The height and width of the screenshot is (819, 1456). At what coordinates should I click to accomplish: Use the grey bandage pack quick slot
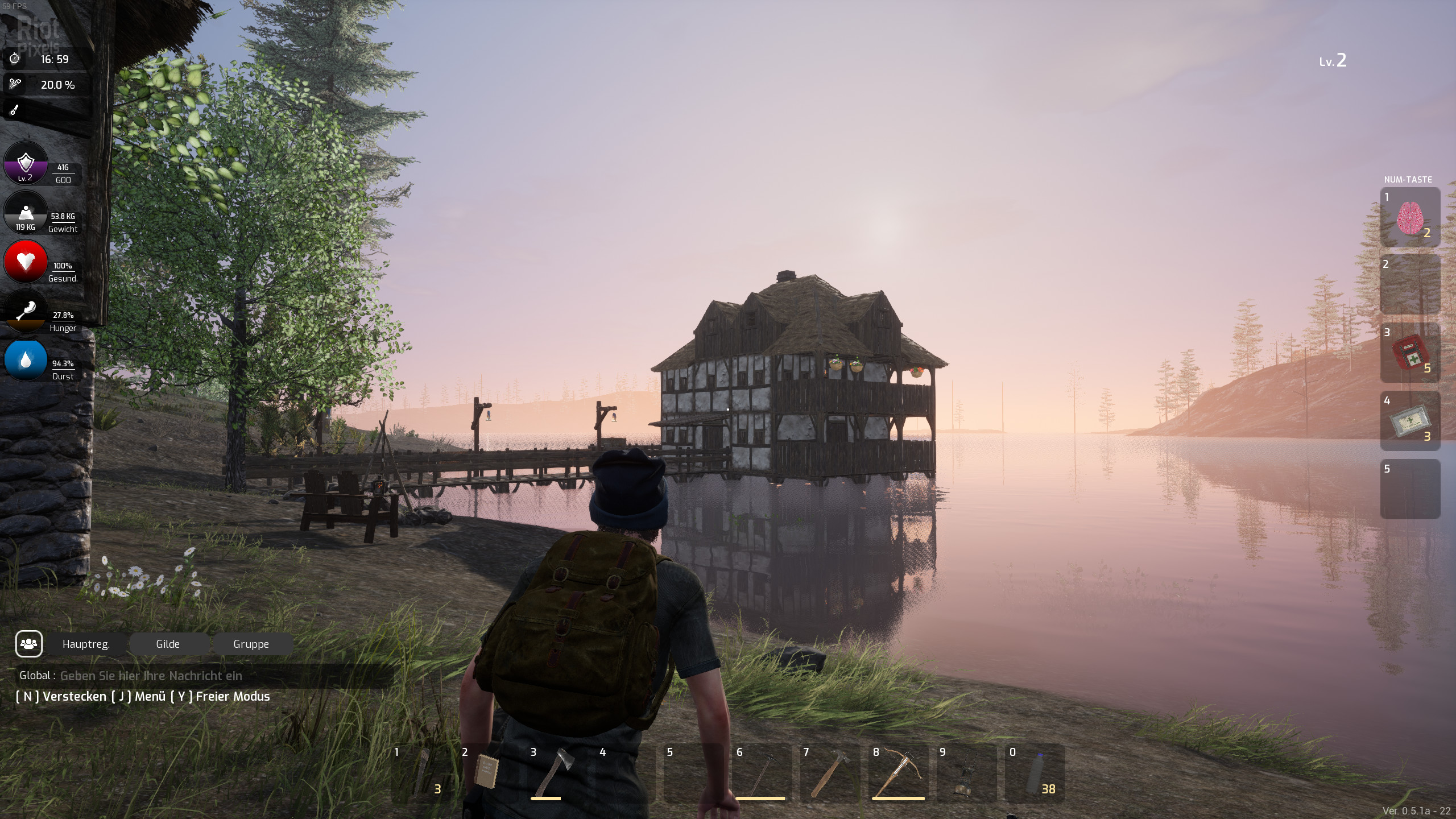(x=1410, y=421)
